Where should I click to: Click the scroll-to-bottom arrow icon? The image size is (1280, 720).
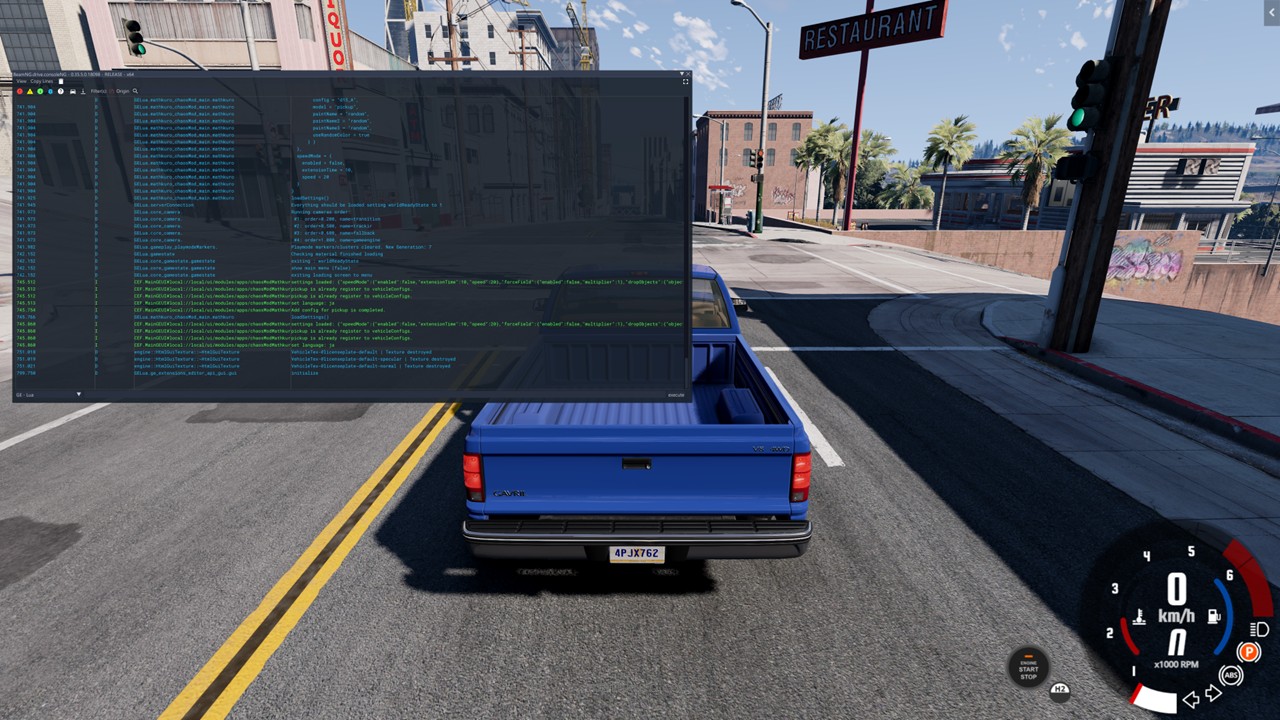click(x=83, y=91)
